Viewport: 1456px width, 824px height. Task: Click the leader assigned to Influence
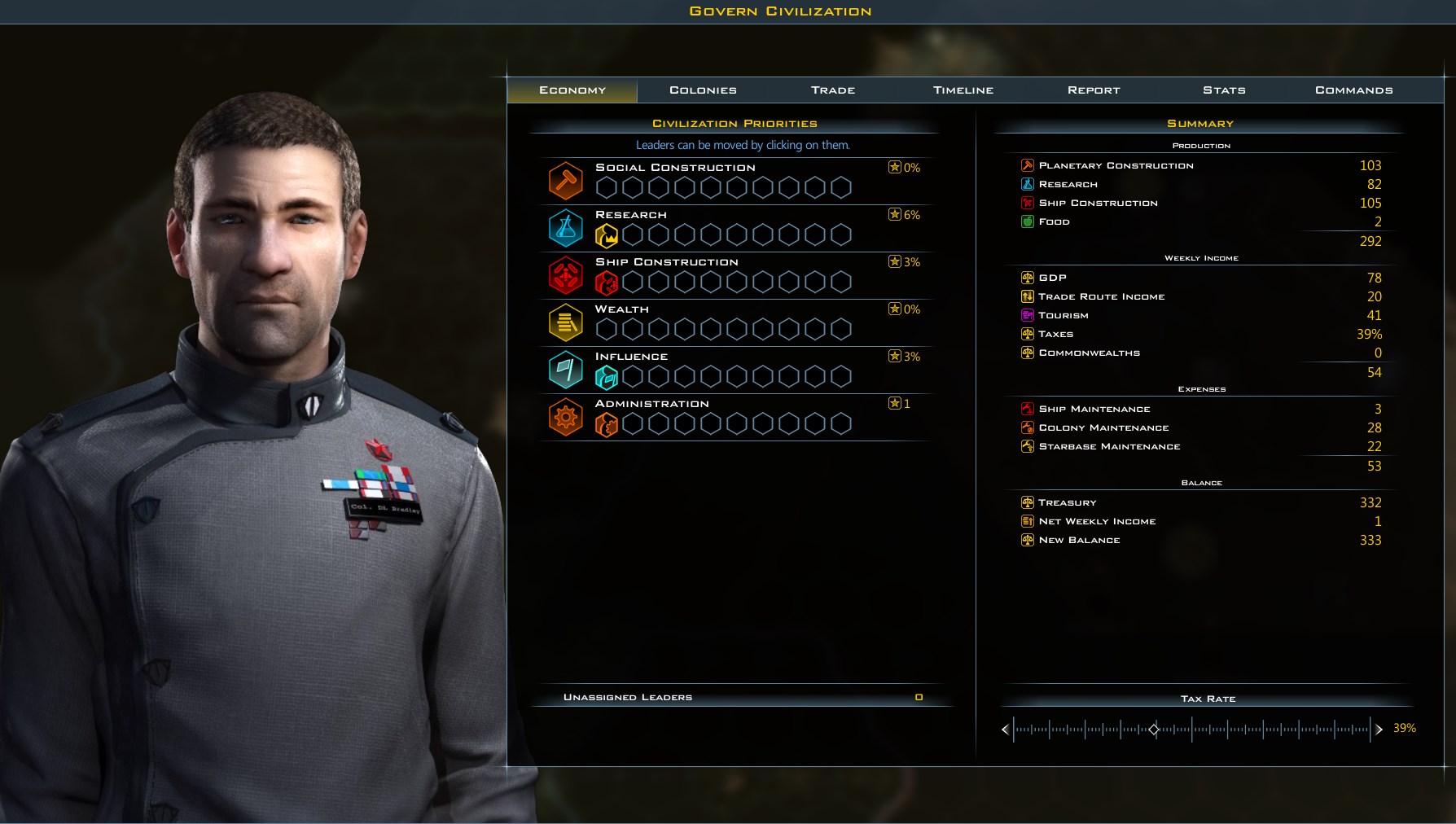[606, 376]
